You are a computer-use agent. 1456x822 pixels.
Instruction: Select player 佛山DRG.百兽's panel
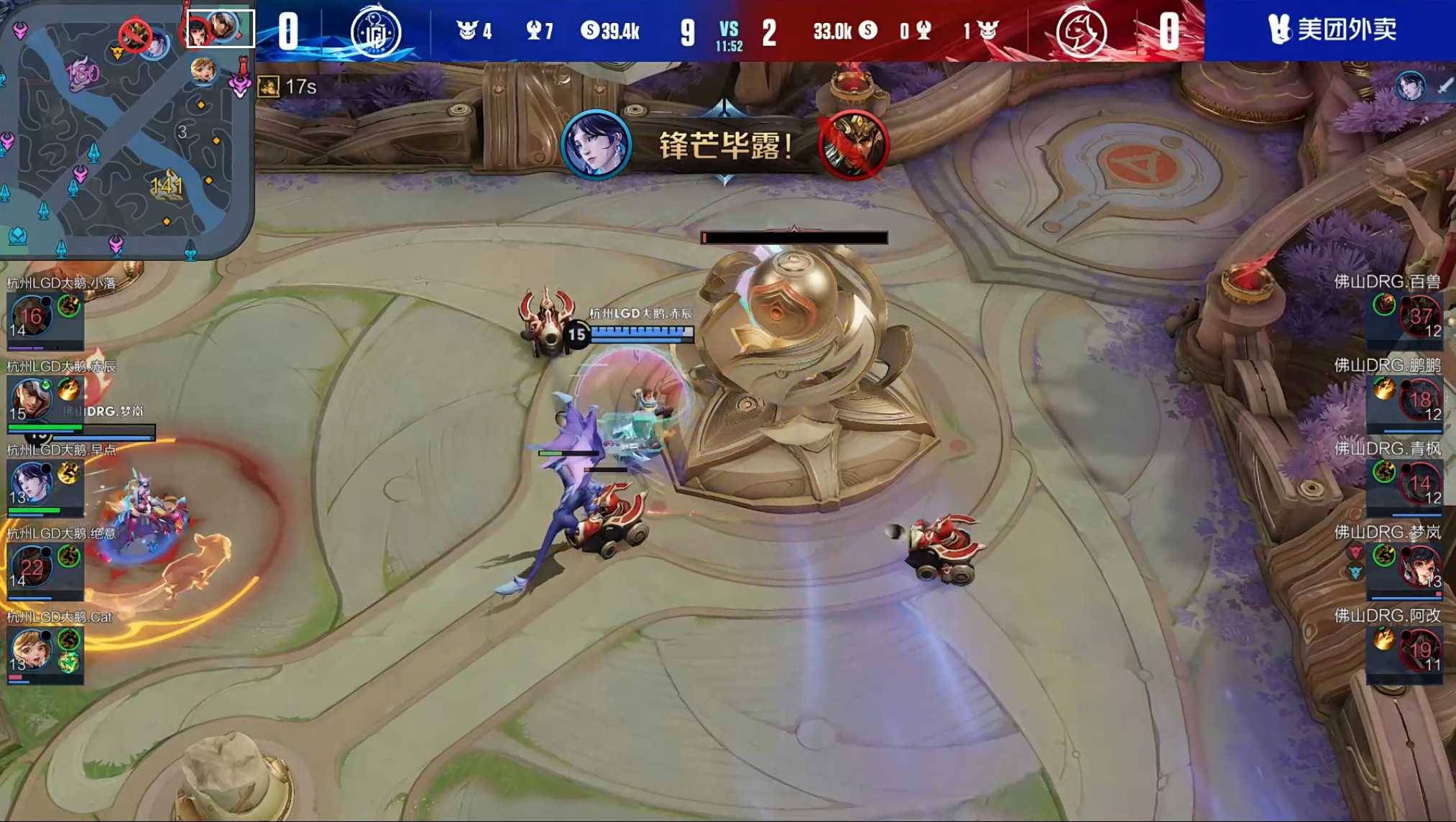(1405, 315)
